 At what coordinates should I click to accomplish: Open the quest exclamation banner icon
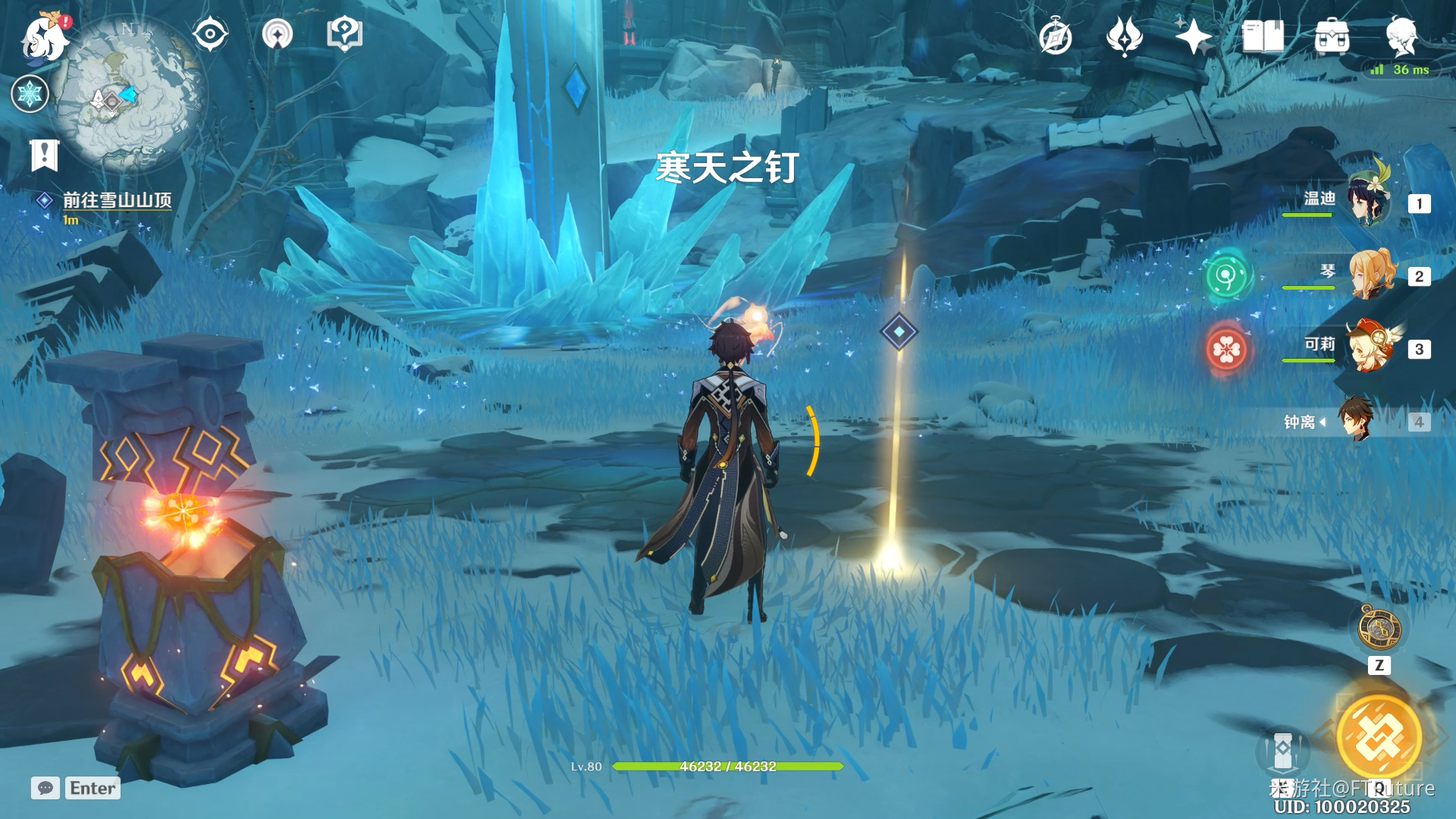click(44, 155)
